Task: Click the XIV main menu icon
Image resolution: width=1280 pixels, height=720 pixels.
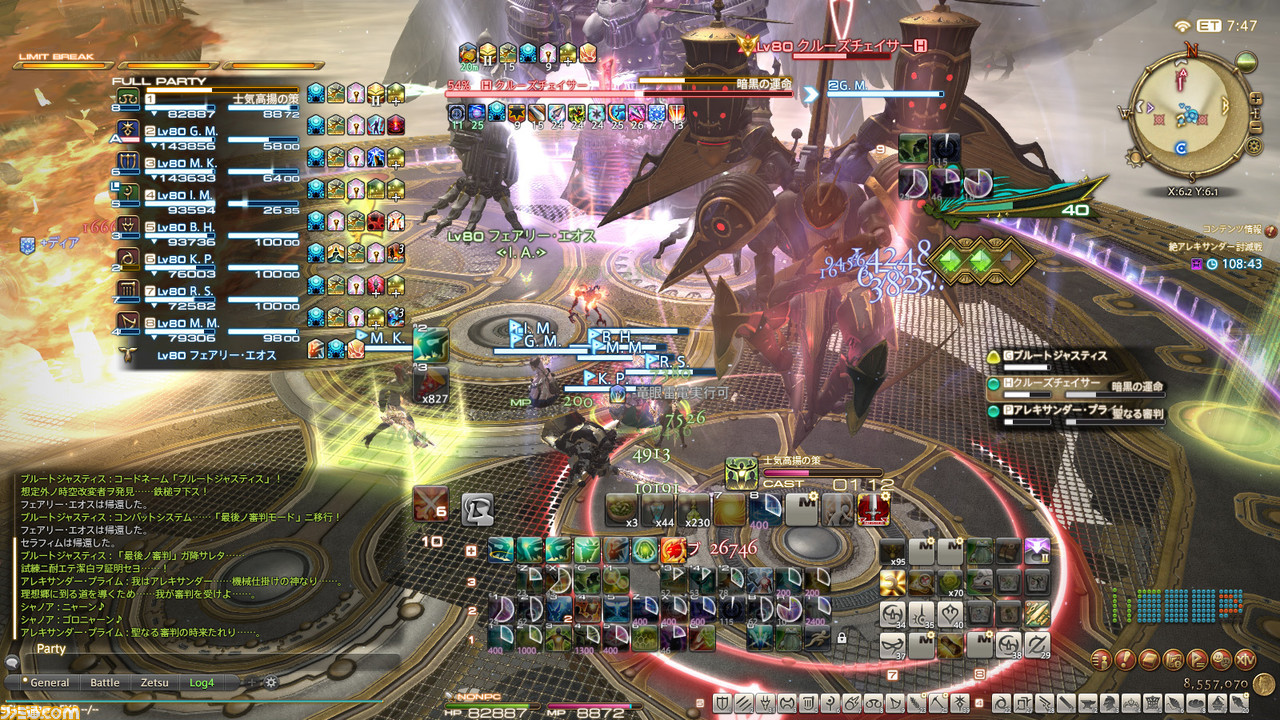Action: tap(1245, 659)
